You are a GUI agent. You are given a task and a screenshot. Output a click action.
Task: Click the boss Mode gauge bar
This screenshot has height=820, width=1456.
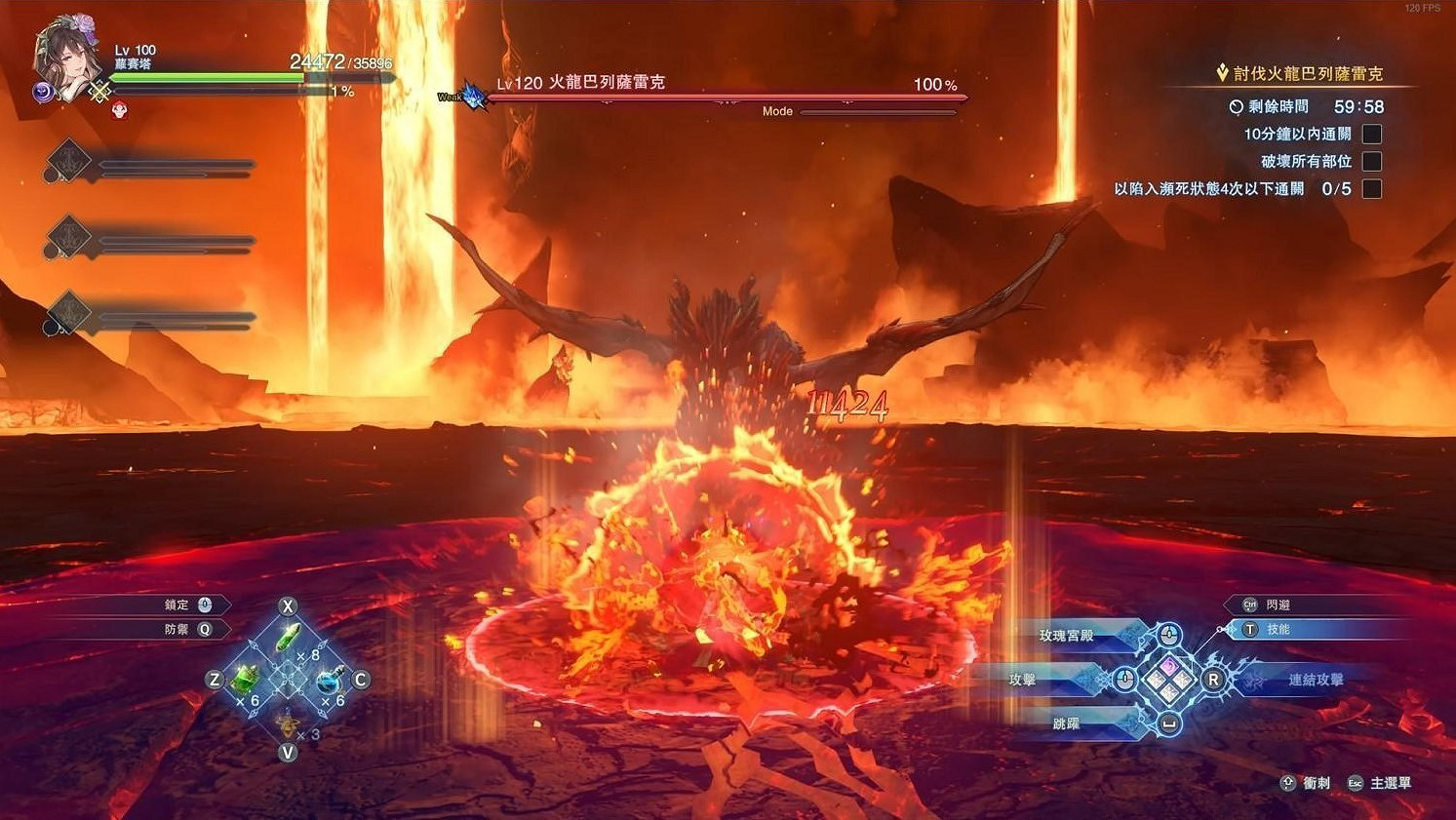click(x=878, y=111)
